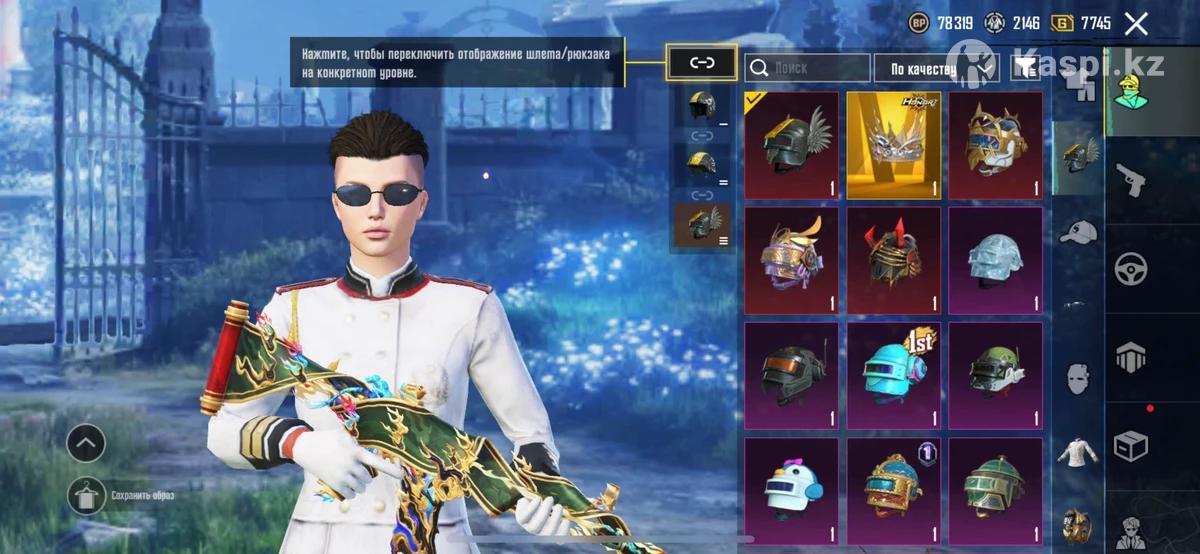Open the filter funnel button
Viewport: 1200px width, 554px height.
tap(1024, 67)
